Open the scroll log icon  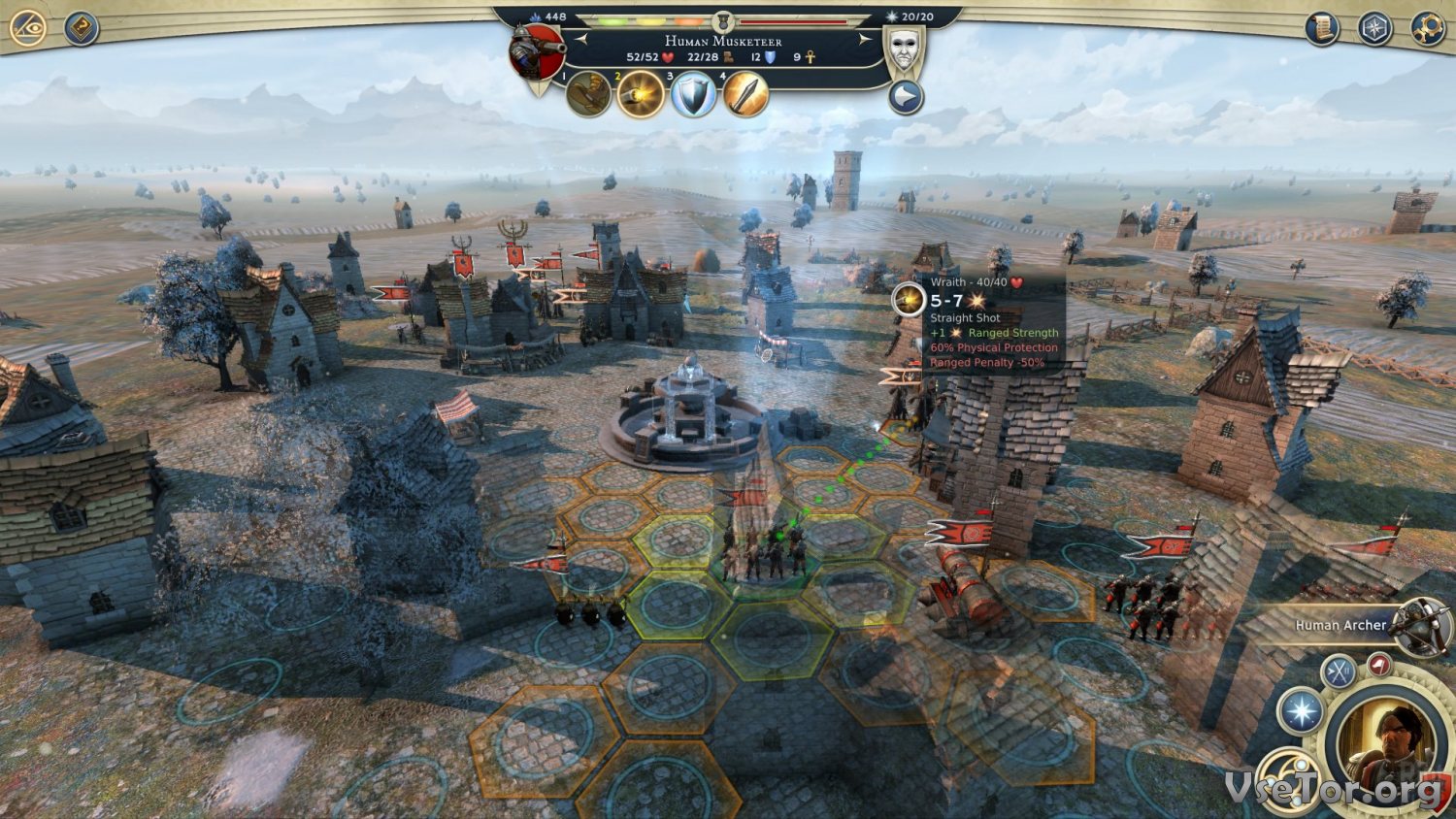(1322, 29)
